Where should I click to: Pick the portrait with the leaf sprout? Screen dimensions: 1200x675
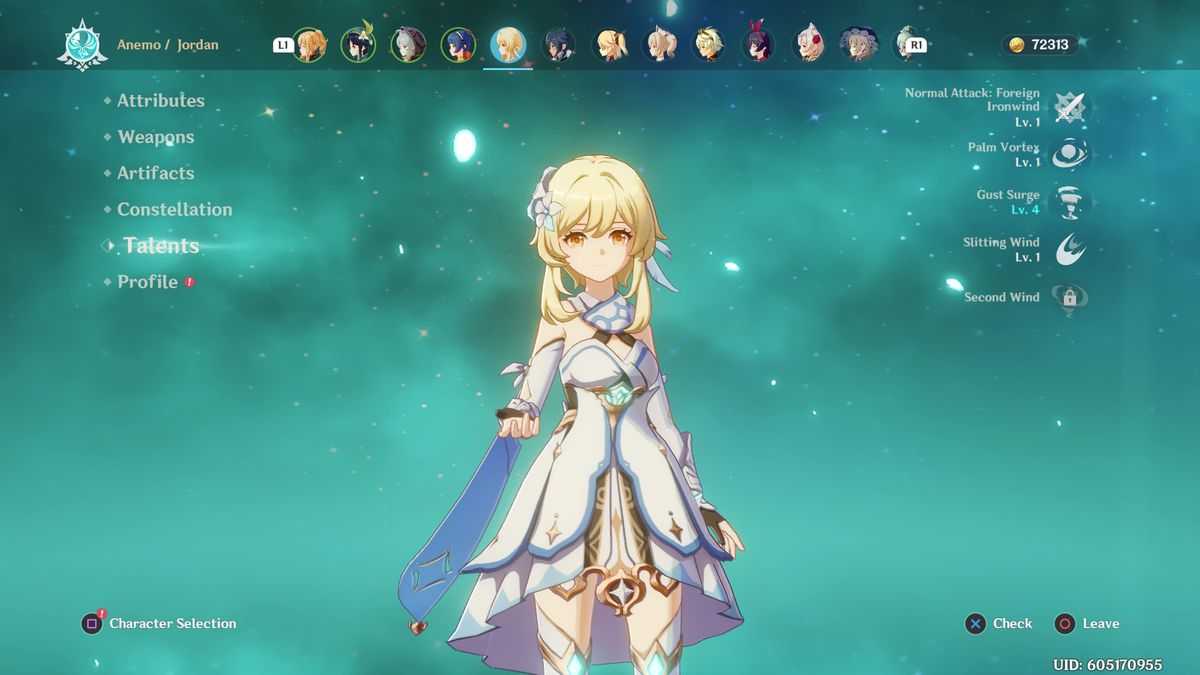358,45
